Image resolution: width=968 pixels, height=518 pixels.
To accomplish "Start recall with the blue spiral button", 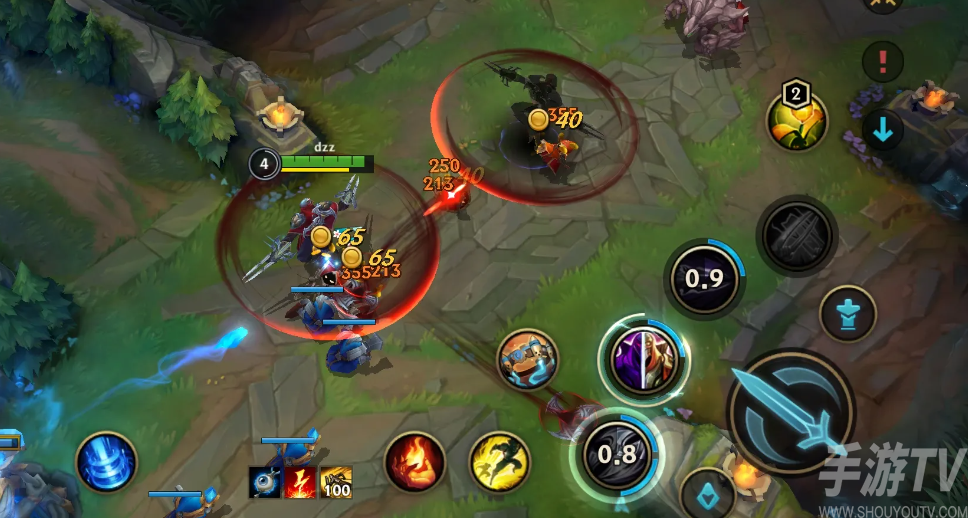I will tap(106, 462).
